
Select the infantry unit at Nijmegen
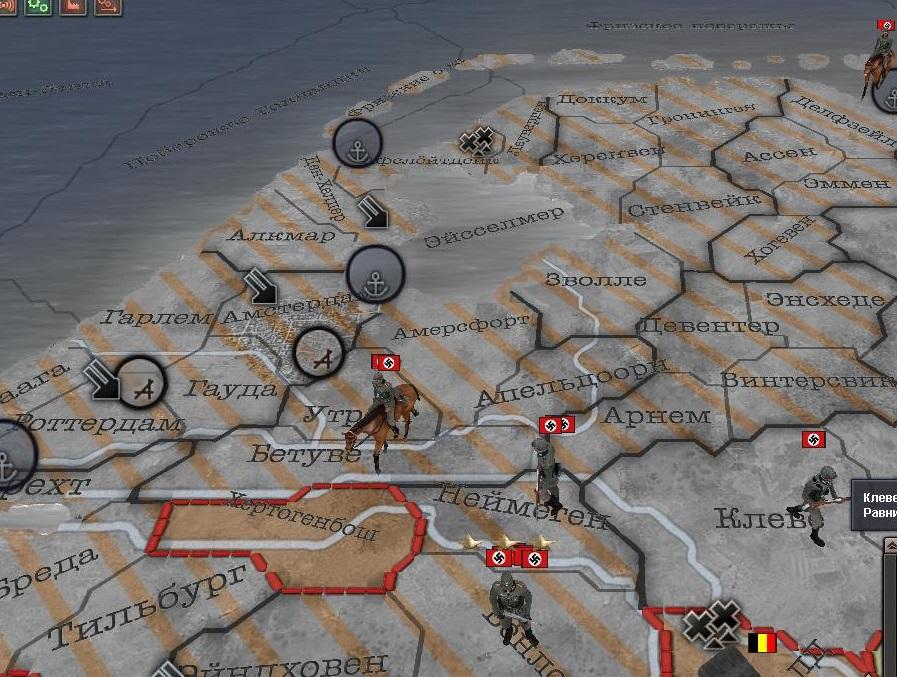point(543,472)
